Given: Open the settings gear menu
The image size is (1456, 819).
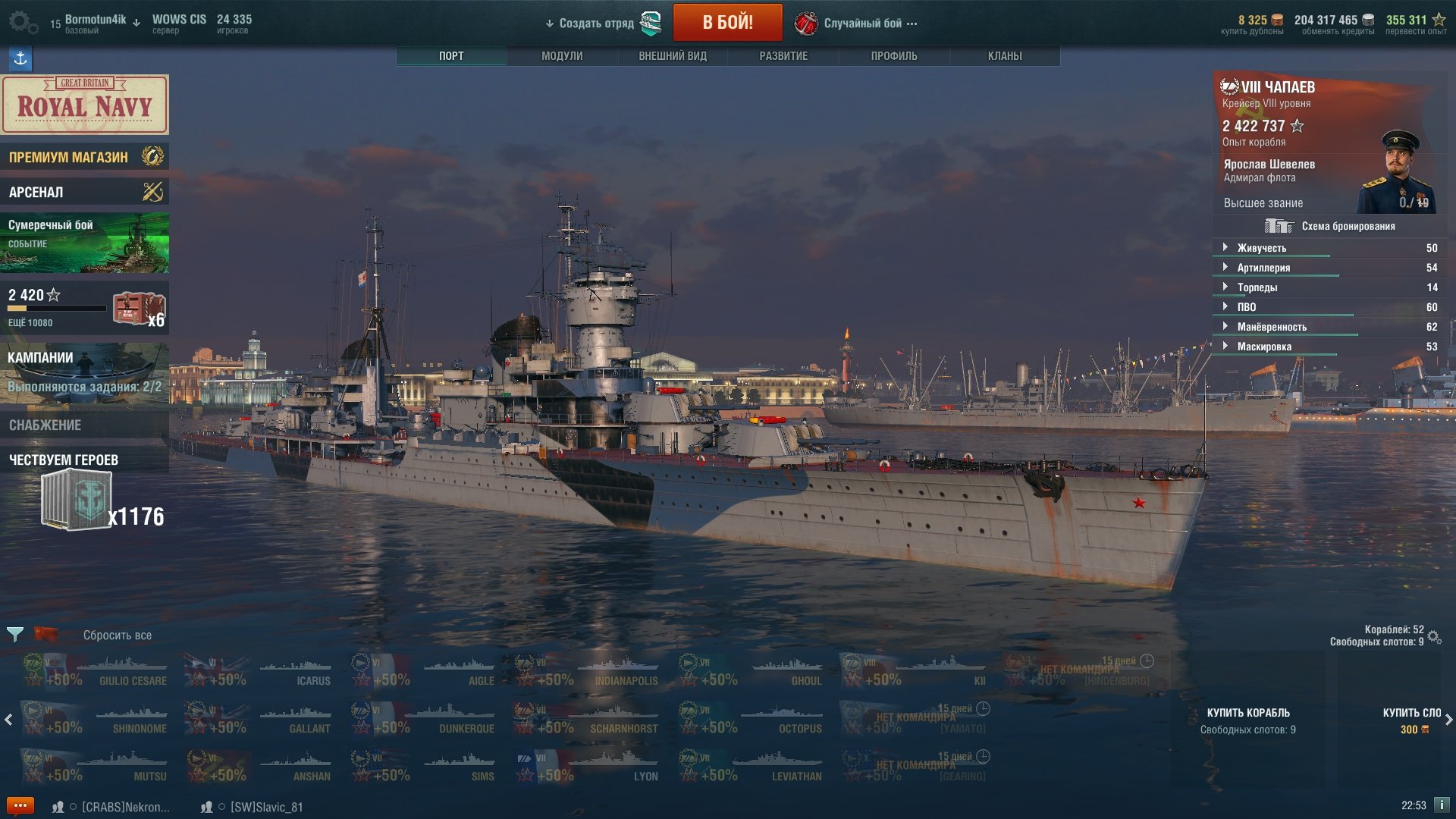Looking at the screenshot, I should (x=22, y=22).
